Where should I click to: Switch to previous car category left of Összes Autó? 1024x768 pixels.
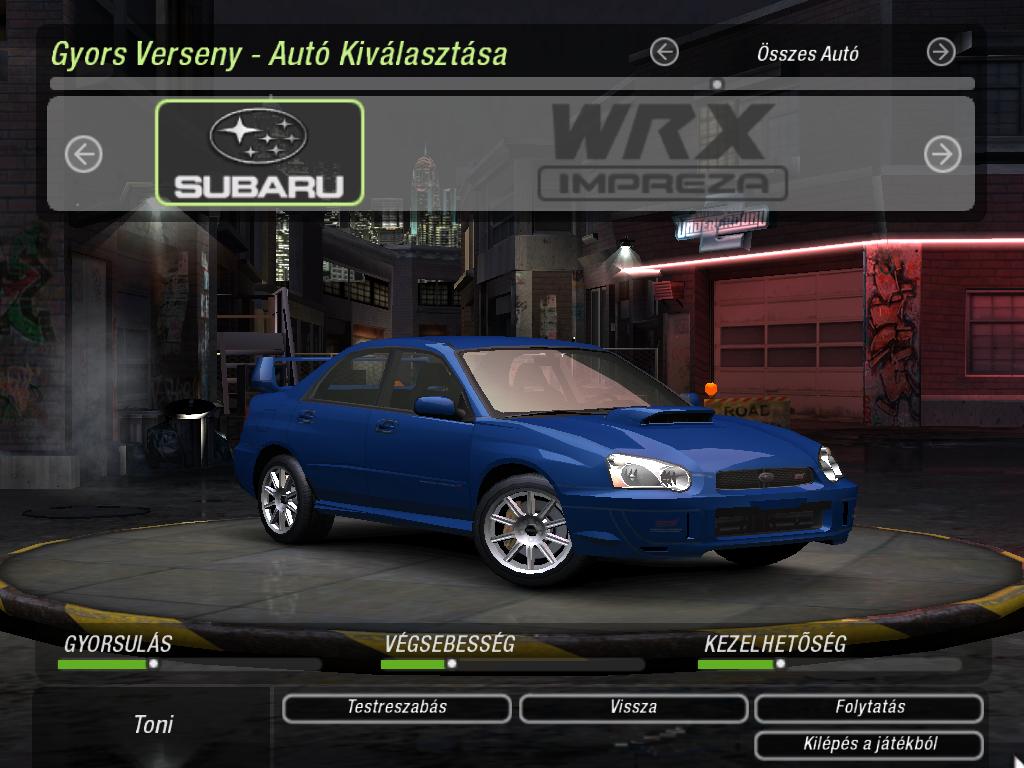(x=664, y=52)
